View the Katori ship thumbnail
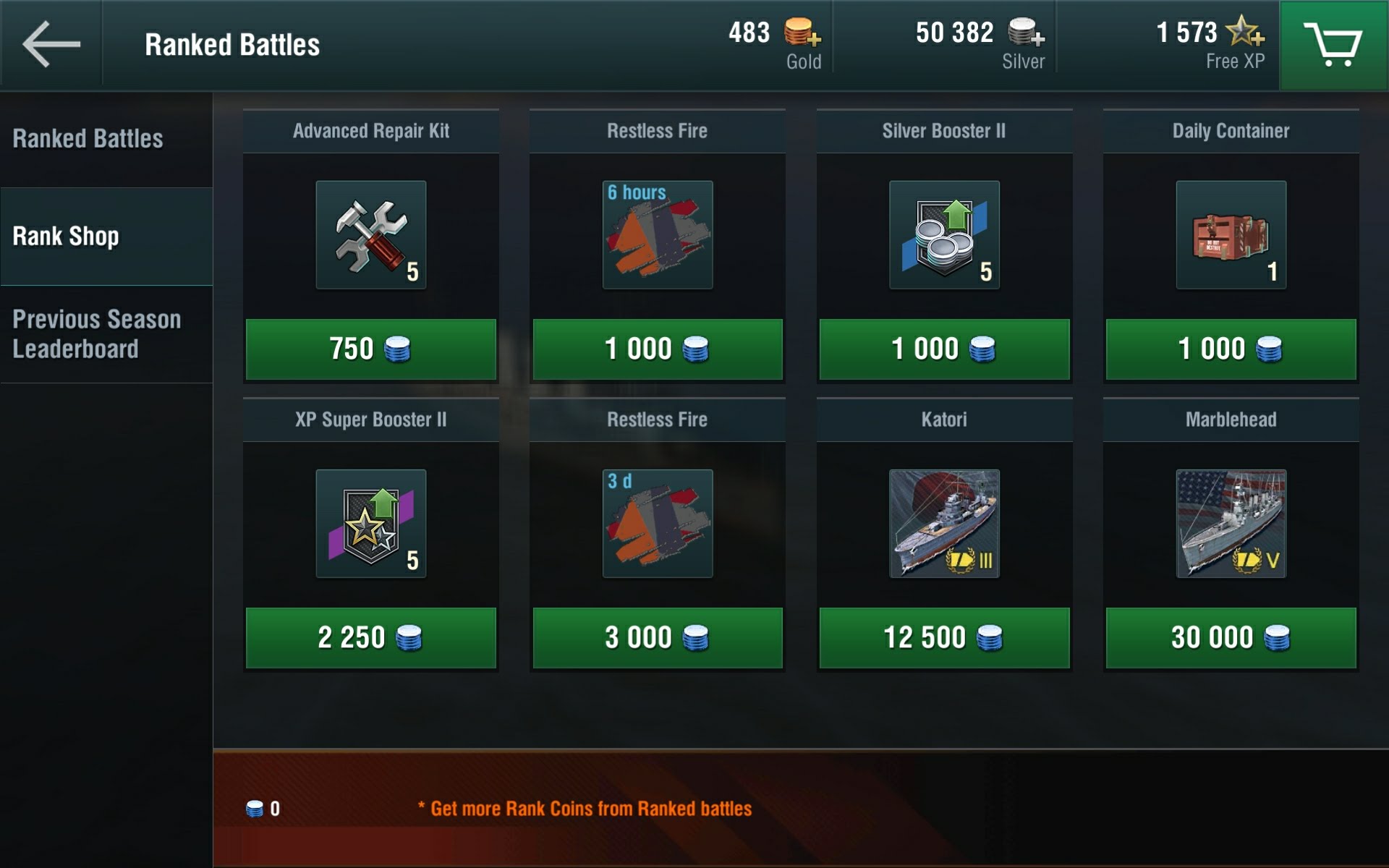The width and height of the screenshot is (1389, 868). pos(944,524)
